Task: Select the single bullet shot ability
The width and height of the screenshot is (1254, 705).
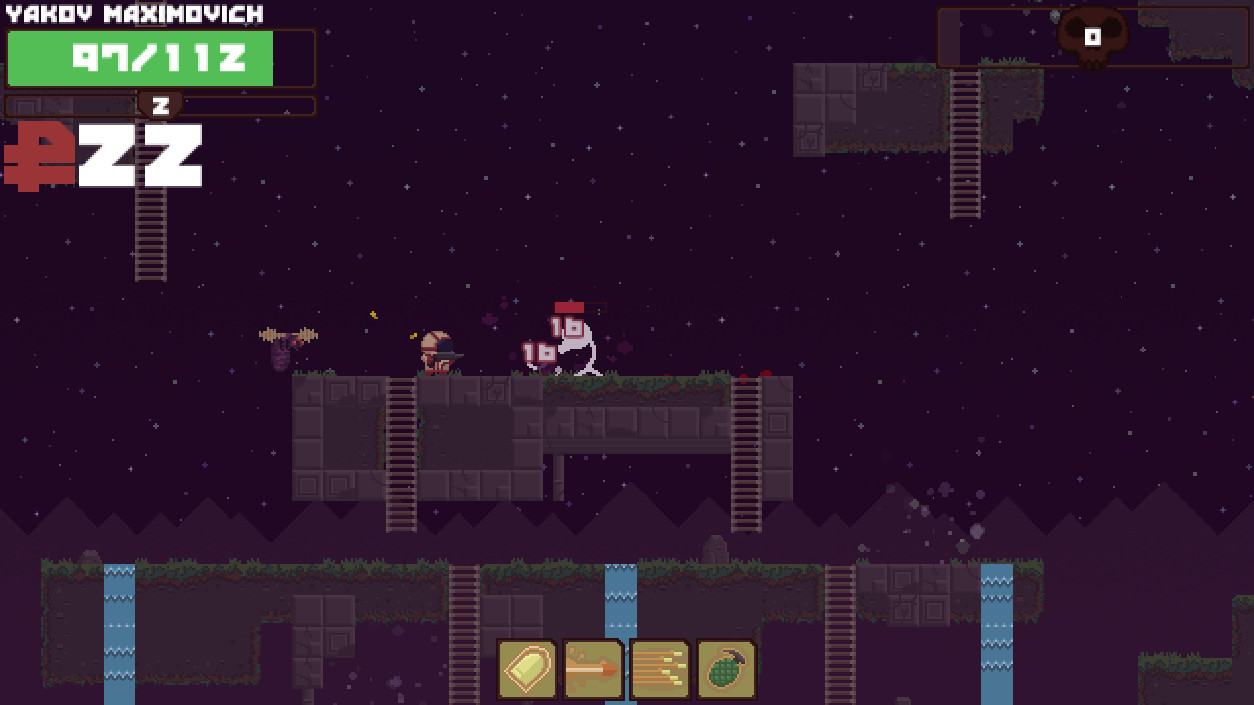Action: pyautogui.click(x=527, y=669)
